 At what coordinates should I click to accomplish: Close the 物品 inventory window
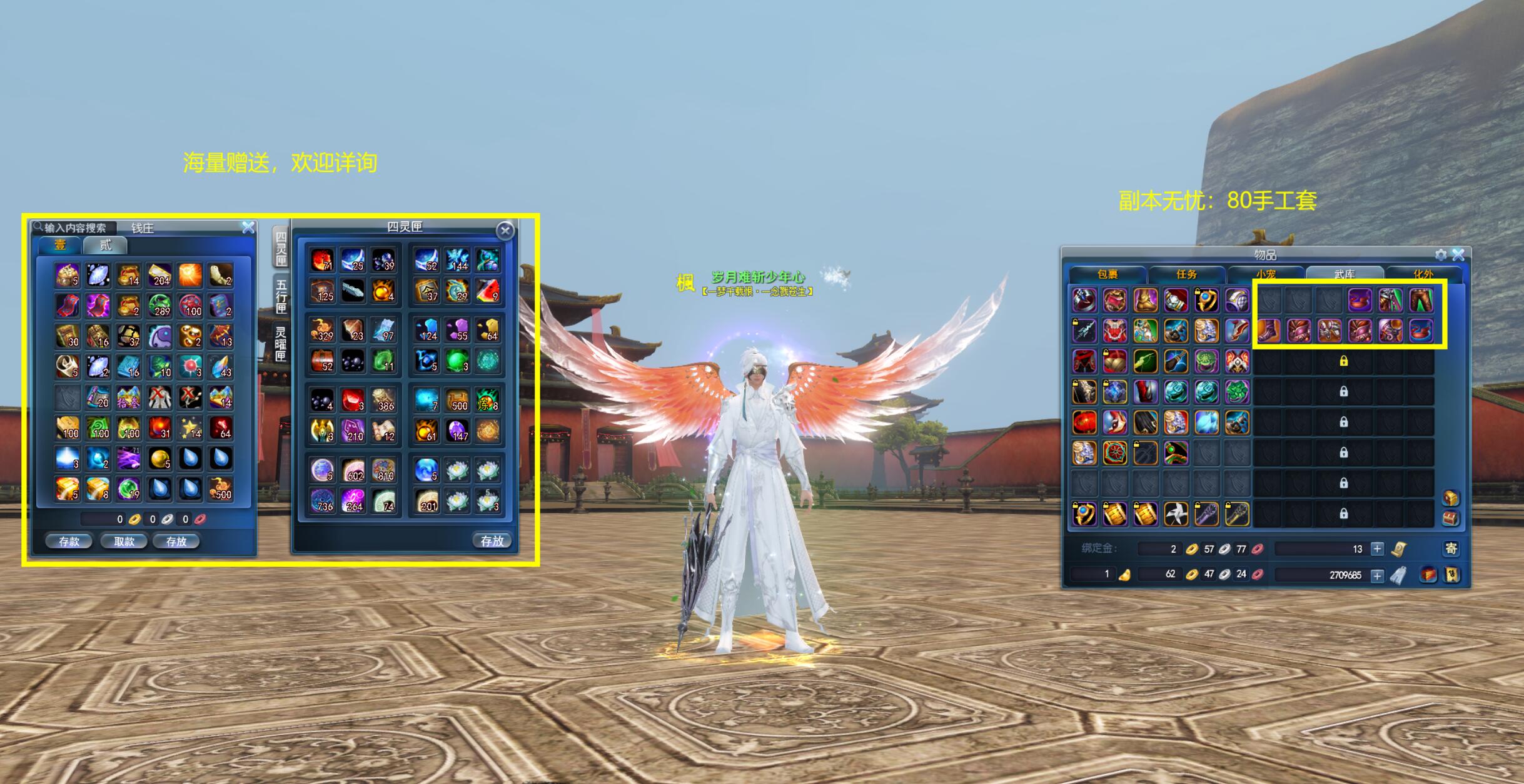coord(1458,254)
